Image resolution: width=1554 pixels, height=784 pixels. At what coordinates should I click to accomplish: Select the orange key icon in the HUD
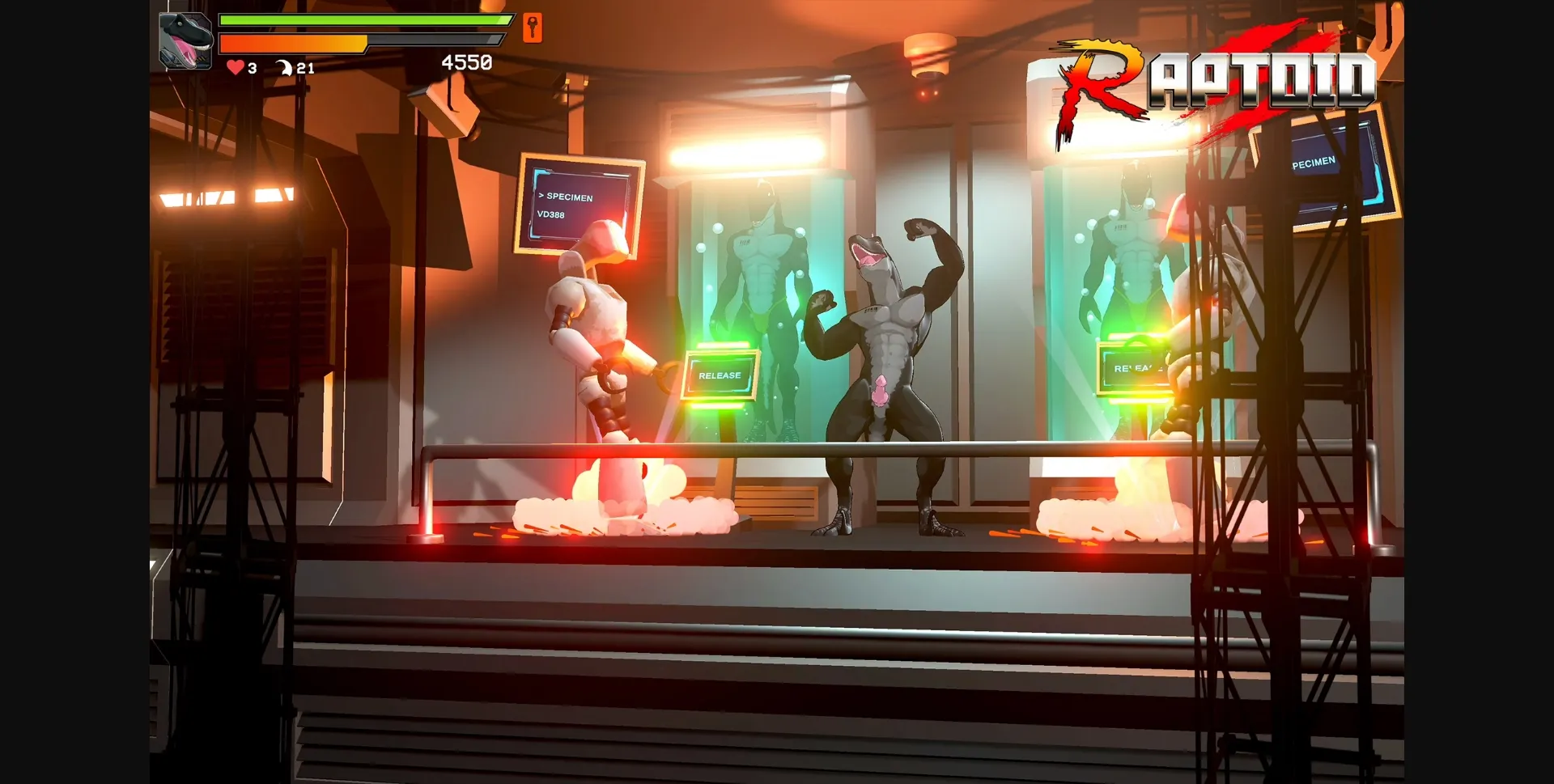[532, 27]
